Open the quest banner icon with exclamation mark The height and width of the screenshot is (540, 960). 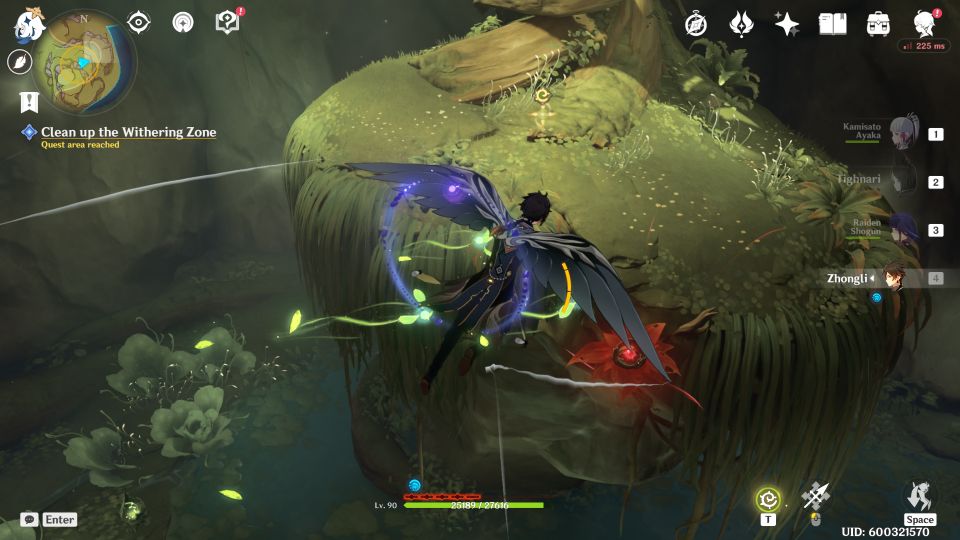[x=28, y=101]
